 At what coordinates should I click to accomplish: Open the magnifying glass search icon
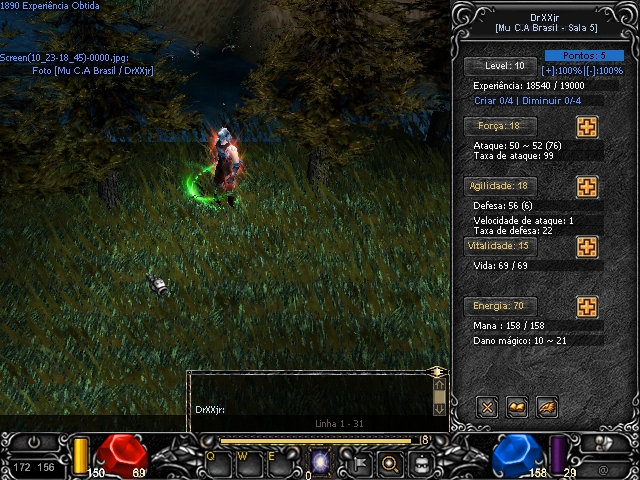[x=390, y=463]
